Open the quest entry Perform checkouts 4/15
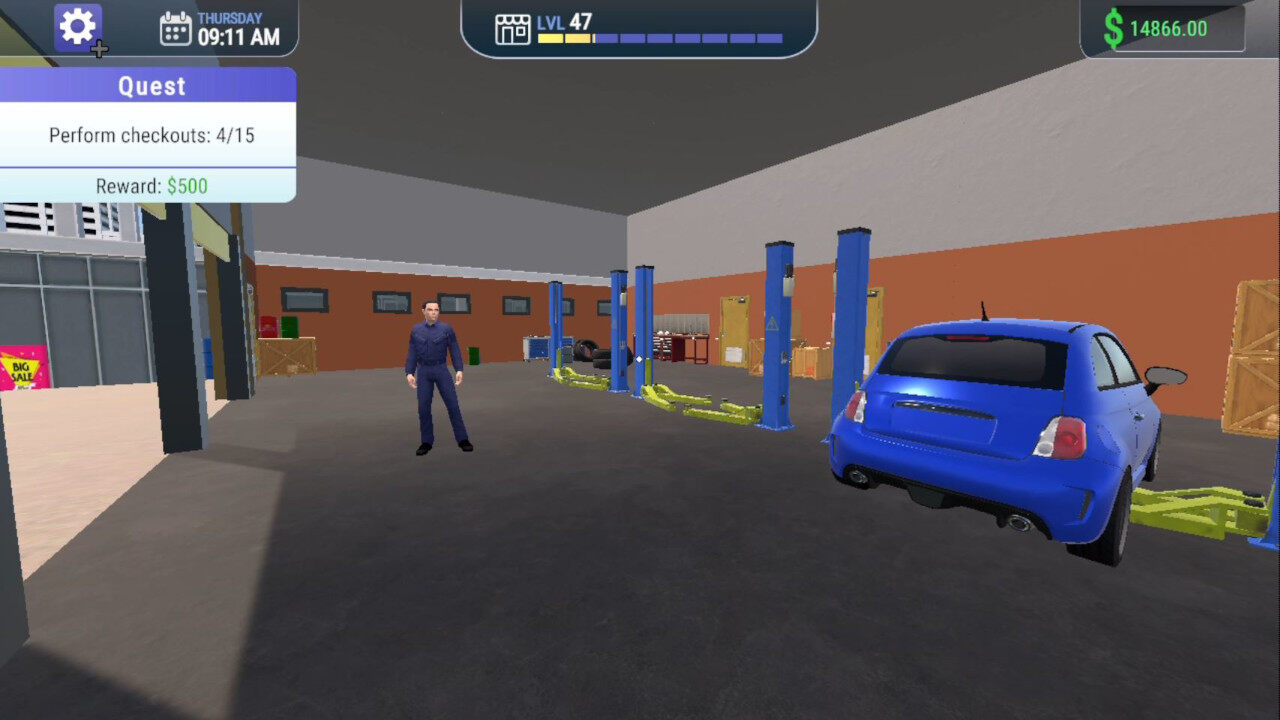 tap(150, 135)
